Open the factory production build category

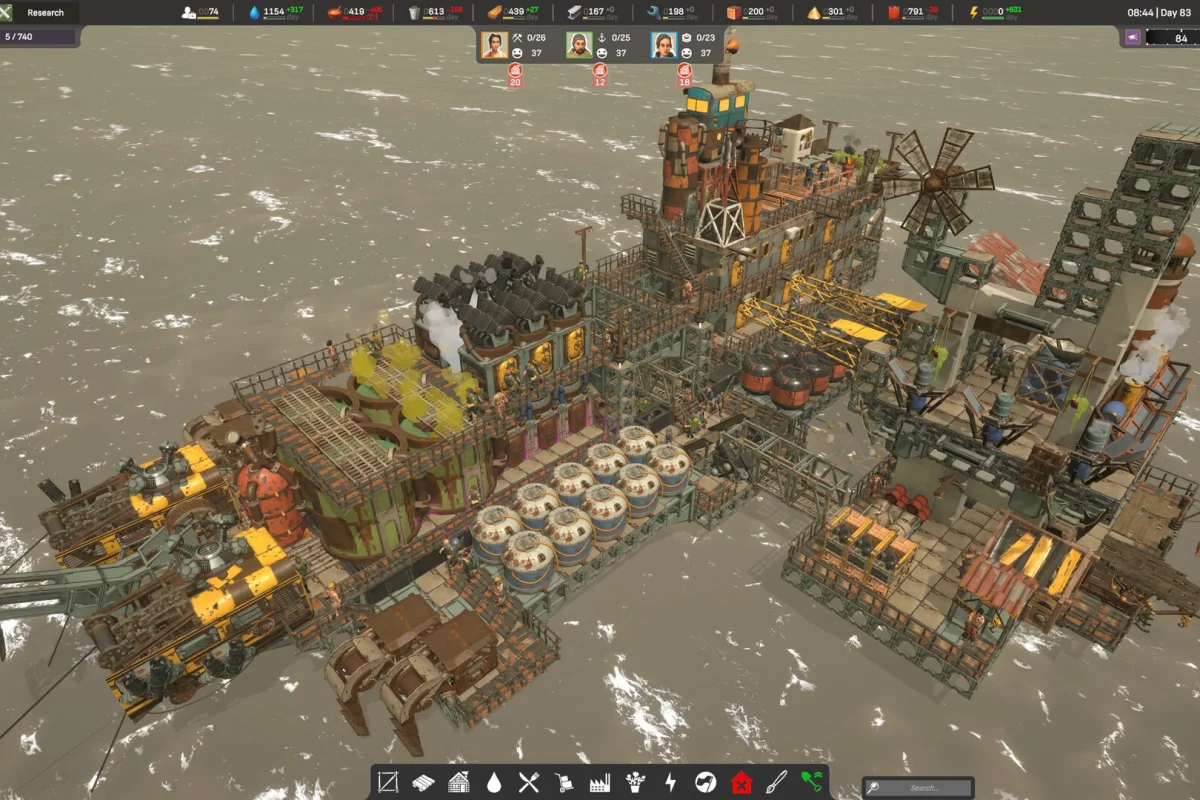600,782
